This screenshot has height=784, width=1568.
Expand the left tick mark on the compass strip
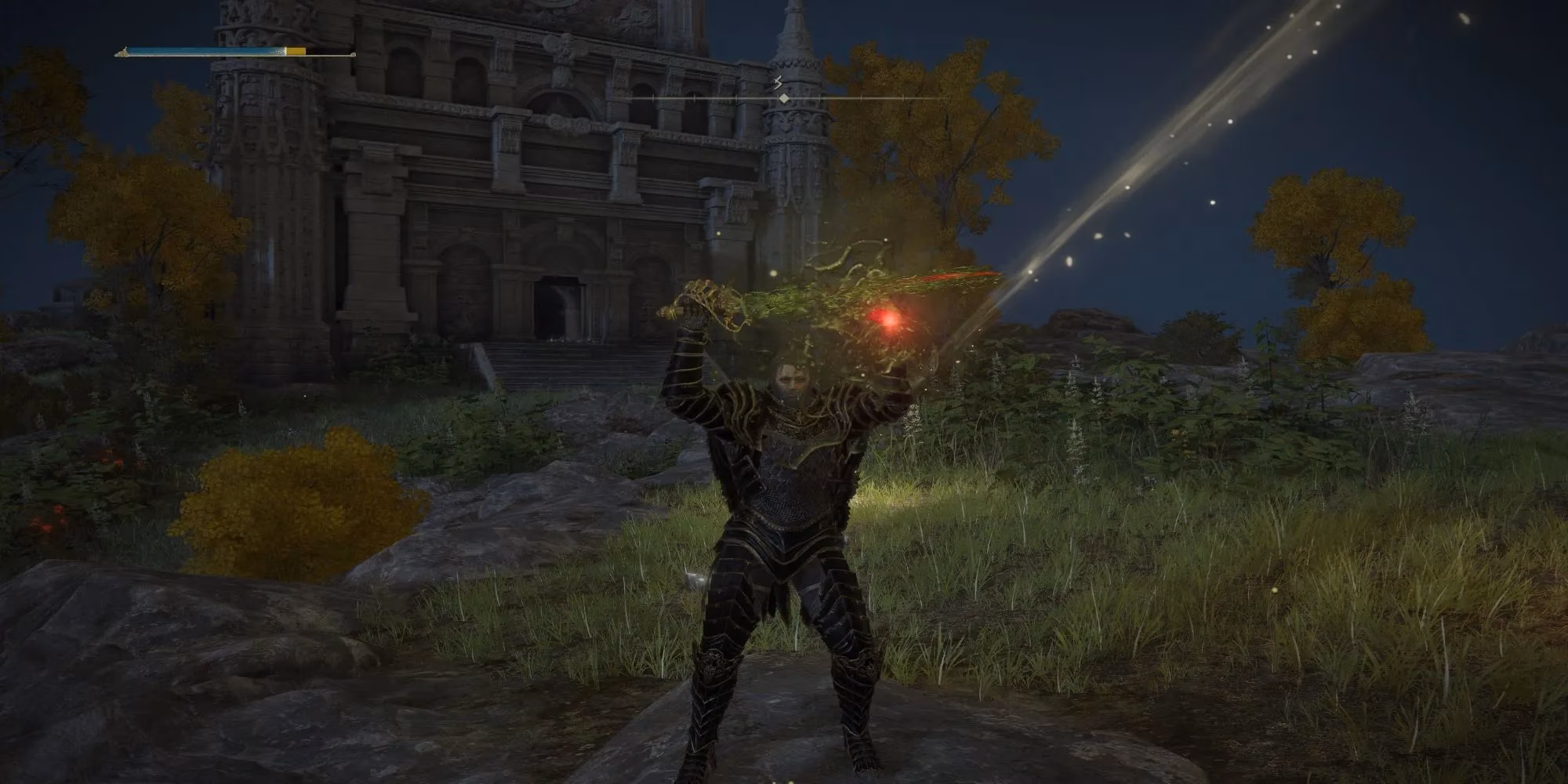click(x=652, y=98)
